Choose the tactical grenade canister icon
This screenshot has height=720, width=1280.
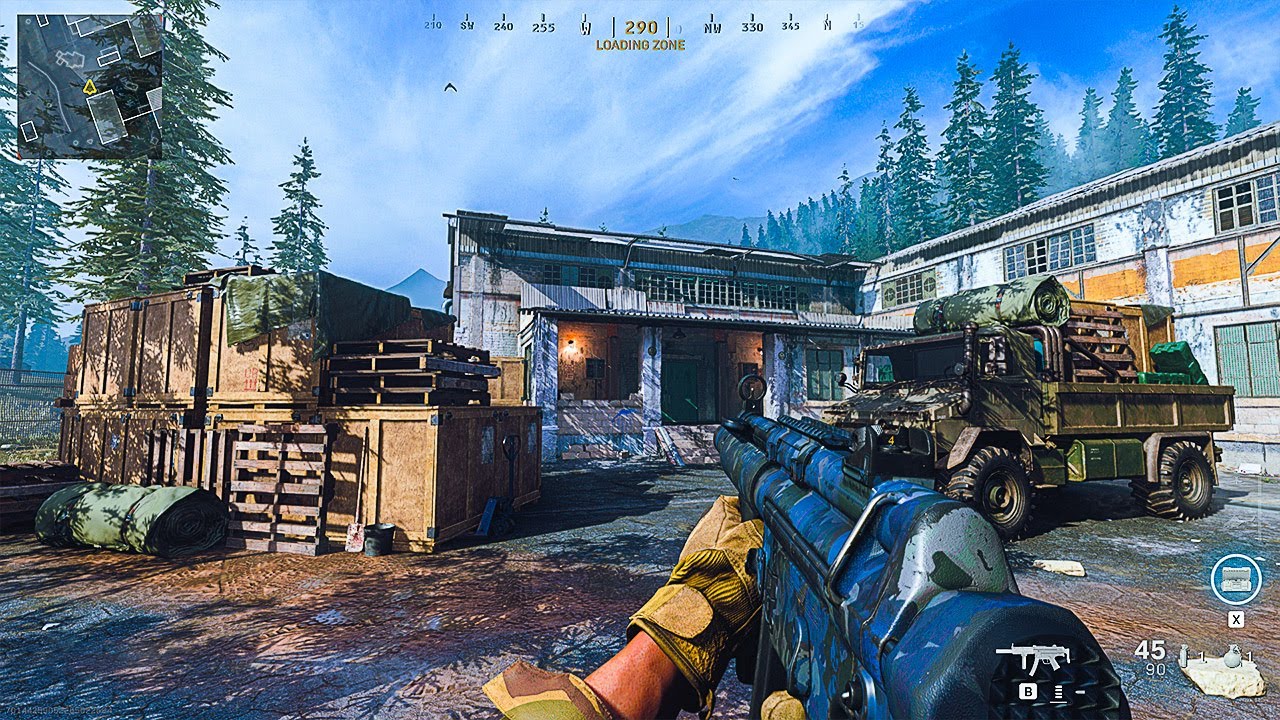[x=1186, y=657]
